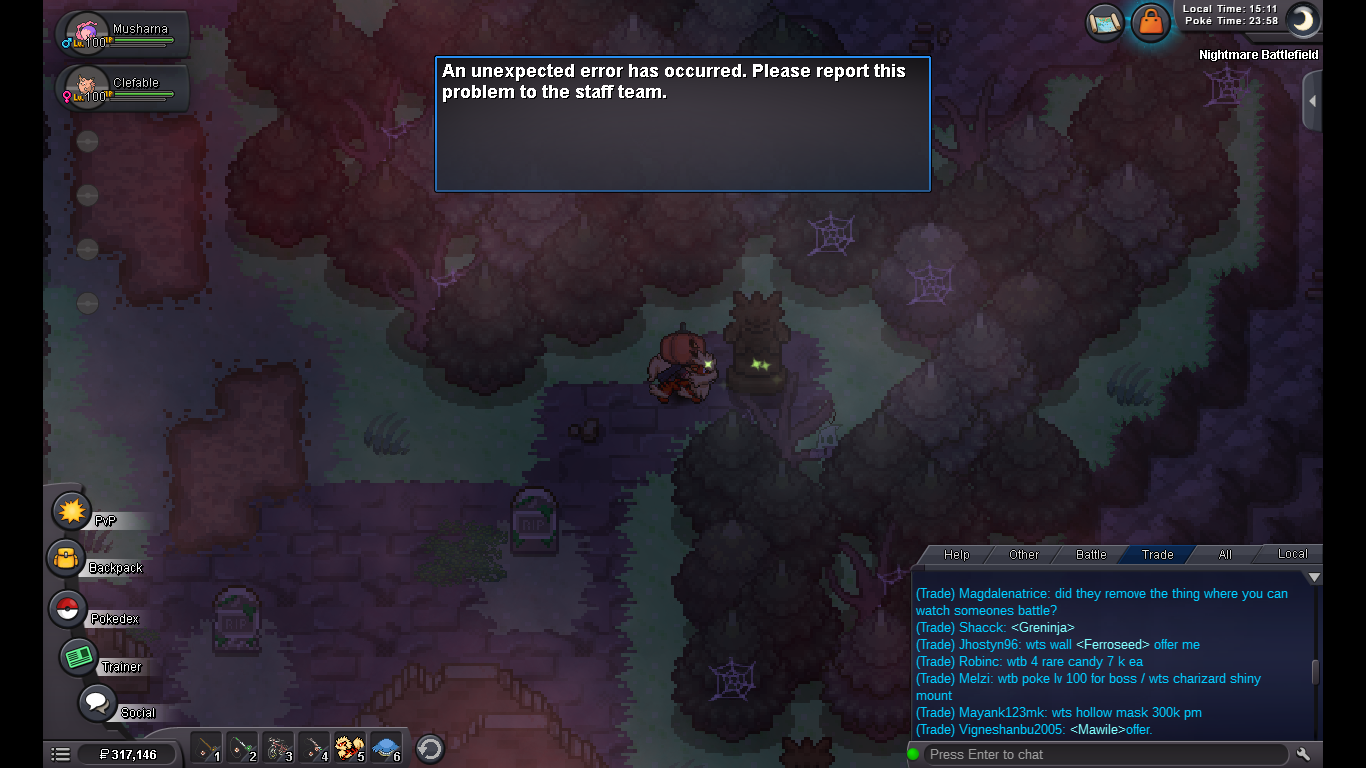The height and width of the screenshot is (768, 1366).
Task: Click the circular arrow refresh button
Action: point(430,748)
